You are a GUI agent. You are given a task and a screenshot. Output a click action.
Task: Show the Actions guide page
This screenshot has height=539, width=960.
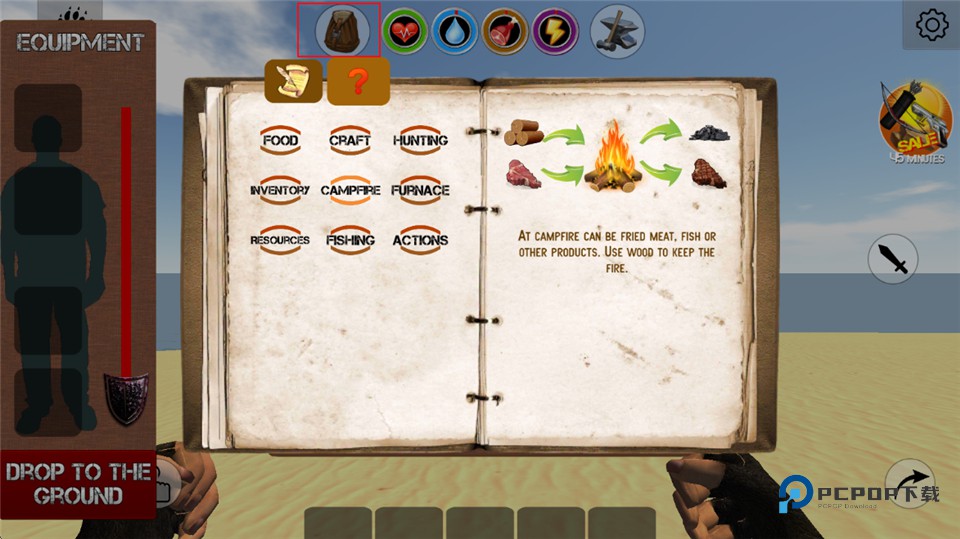pos(420,240)
